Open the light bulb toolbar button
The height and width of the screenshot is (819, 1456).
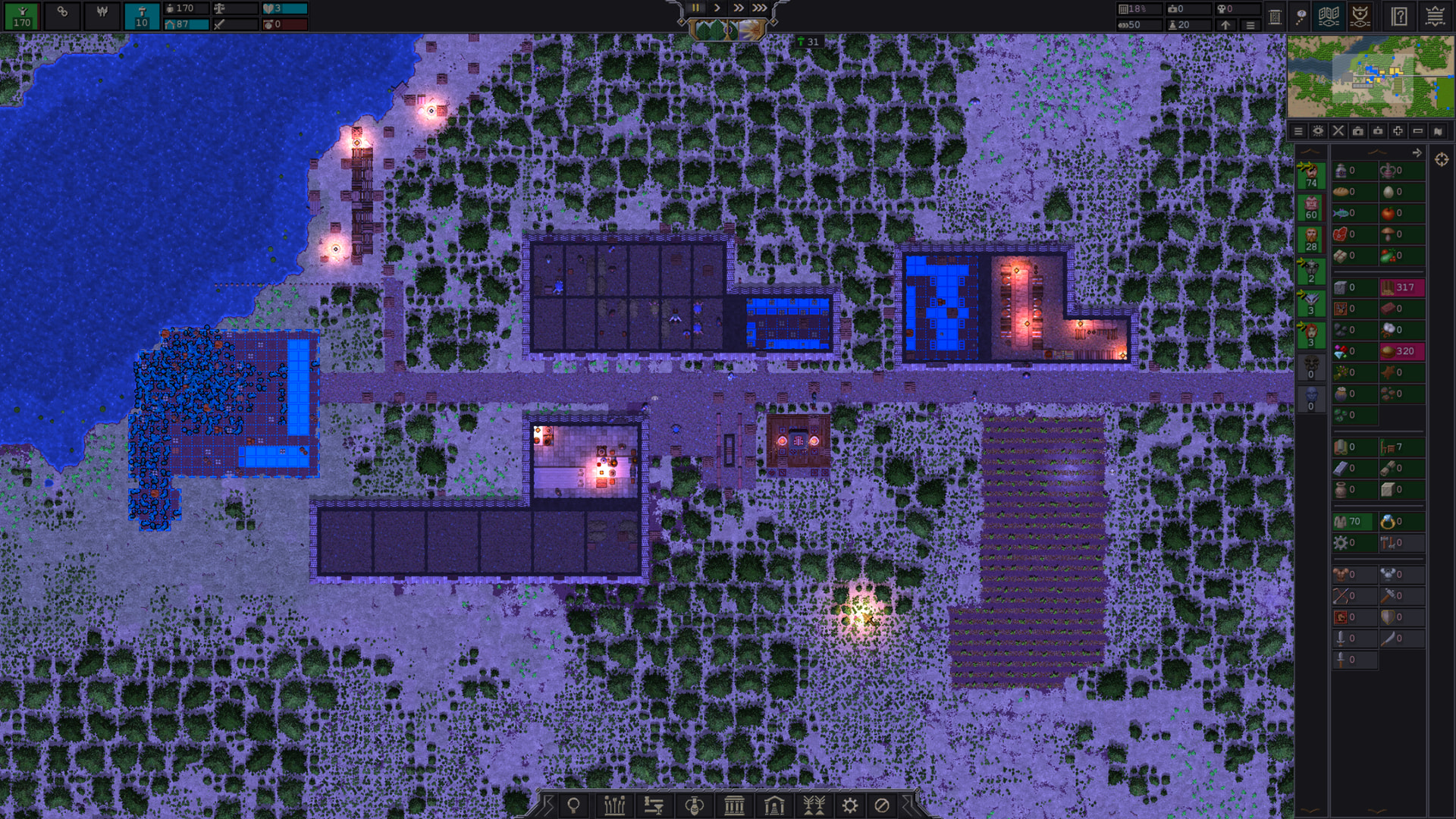pyautogui.click(x=574, y=805)
